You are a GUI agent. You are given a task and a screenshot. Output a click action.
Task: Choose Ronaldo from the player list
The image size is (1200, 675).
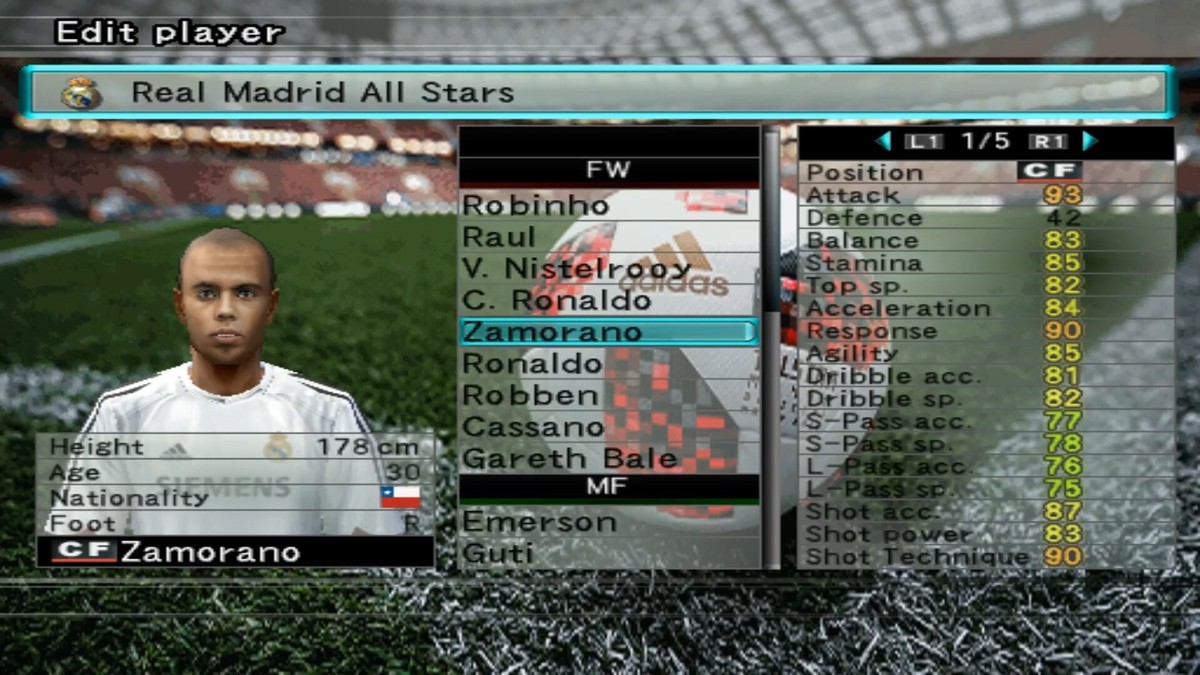[x=533, y=363]
